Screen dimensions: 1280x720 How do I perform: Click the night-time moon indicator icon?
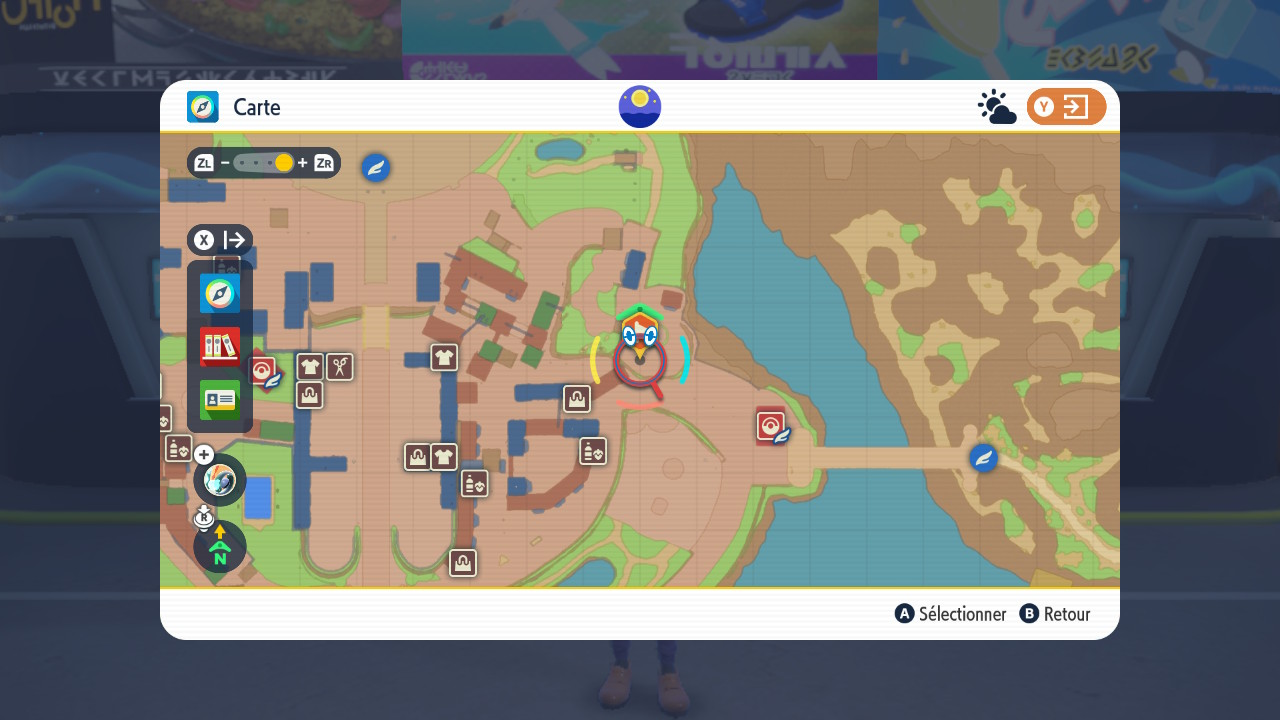[640, 107]
